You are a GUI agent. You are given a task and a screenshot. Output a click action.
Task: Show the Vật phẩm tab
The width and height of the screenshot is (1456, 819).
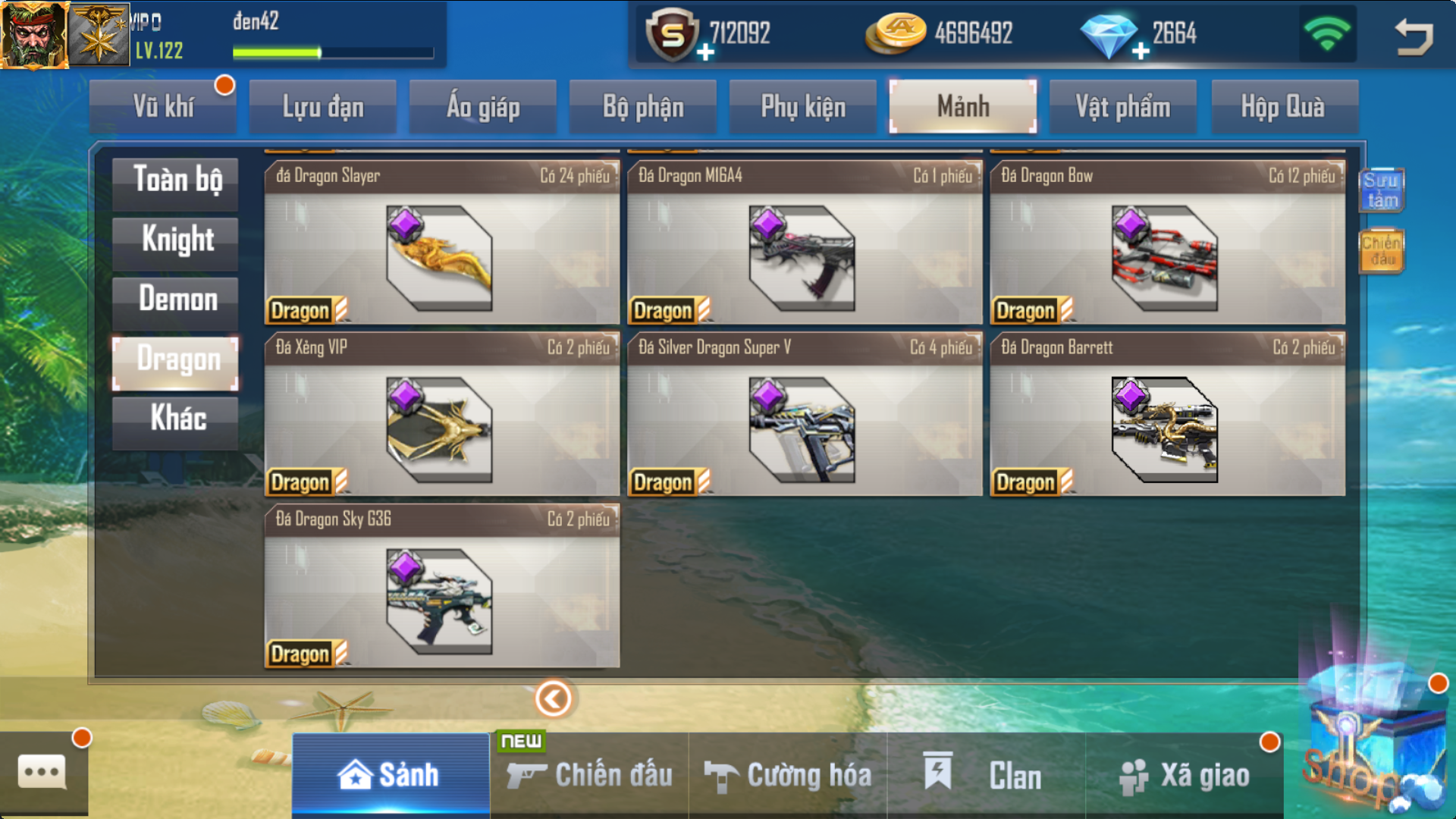tap(1122, 107)
